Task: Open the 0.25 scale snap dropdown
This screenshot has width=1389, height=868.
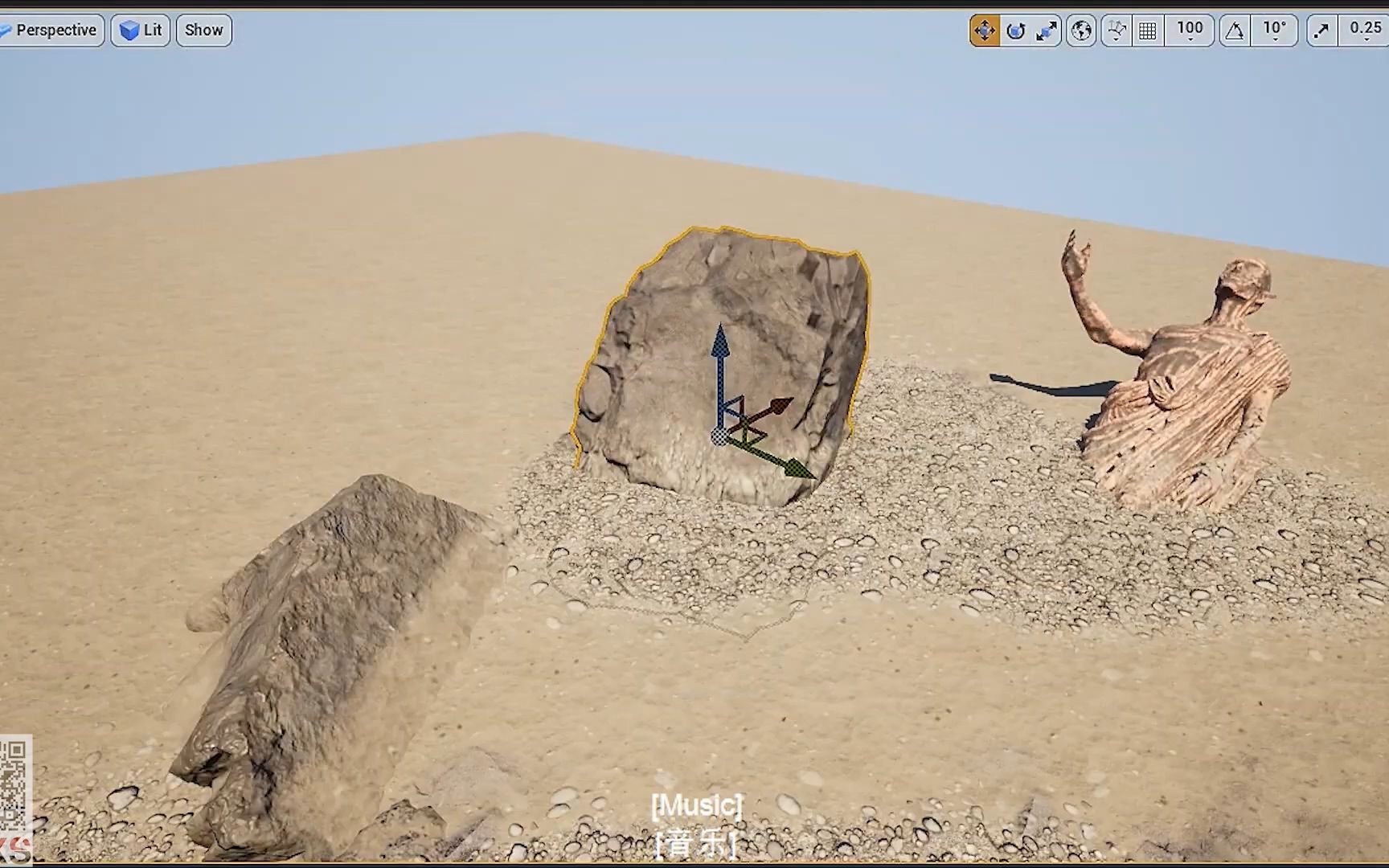Action: pos(1366,30)
